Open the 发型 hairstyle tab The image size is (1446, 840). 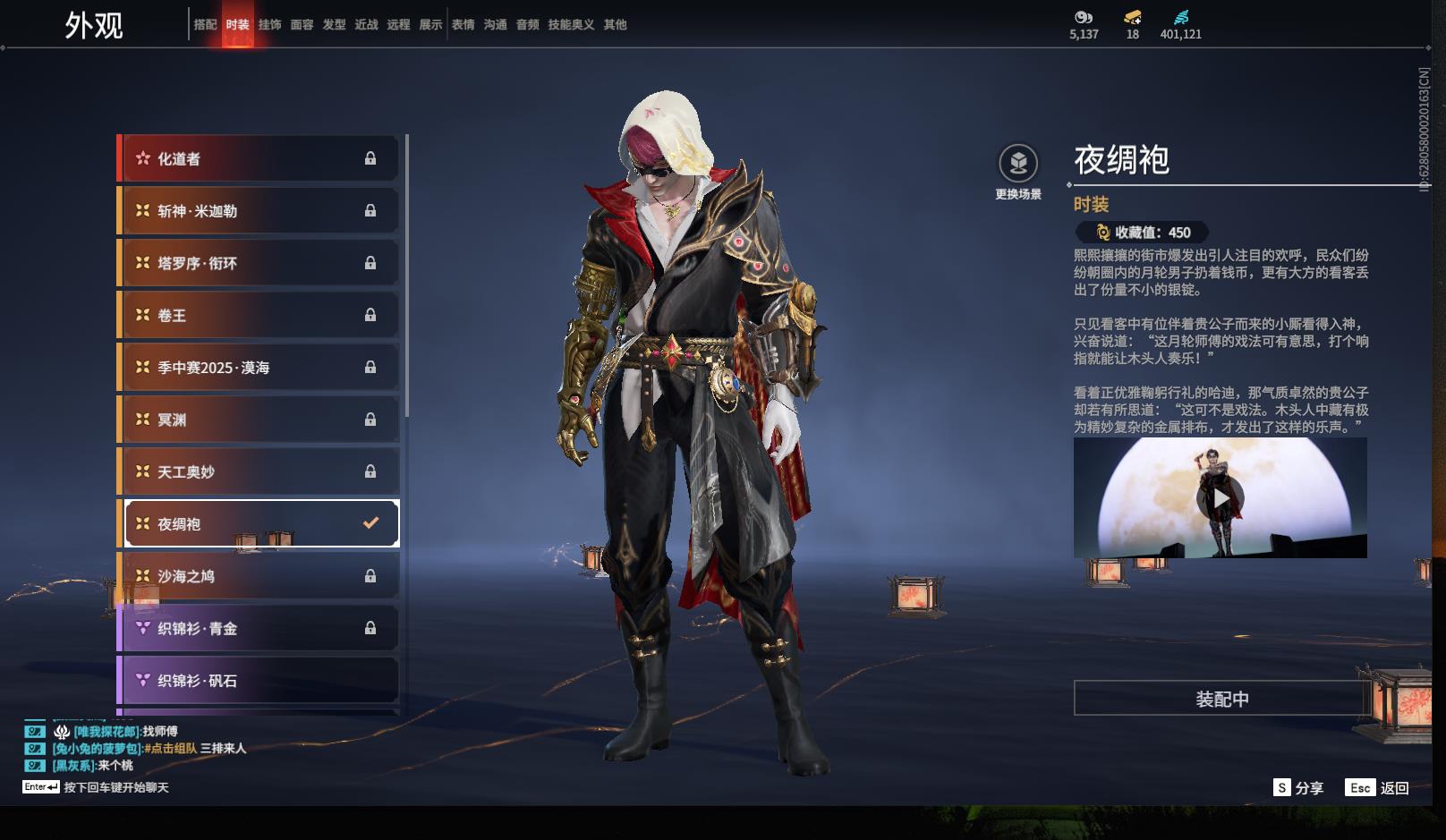point(334,25)
